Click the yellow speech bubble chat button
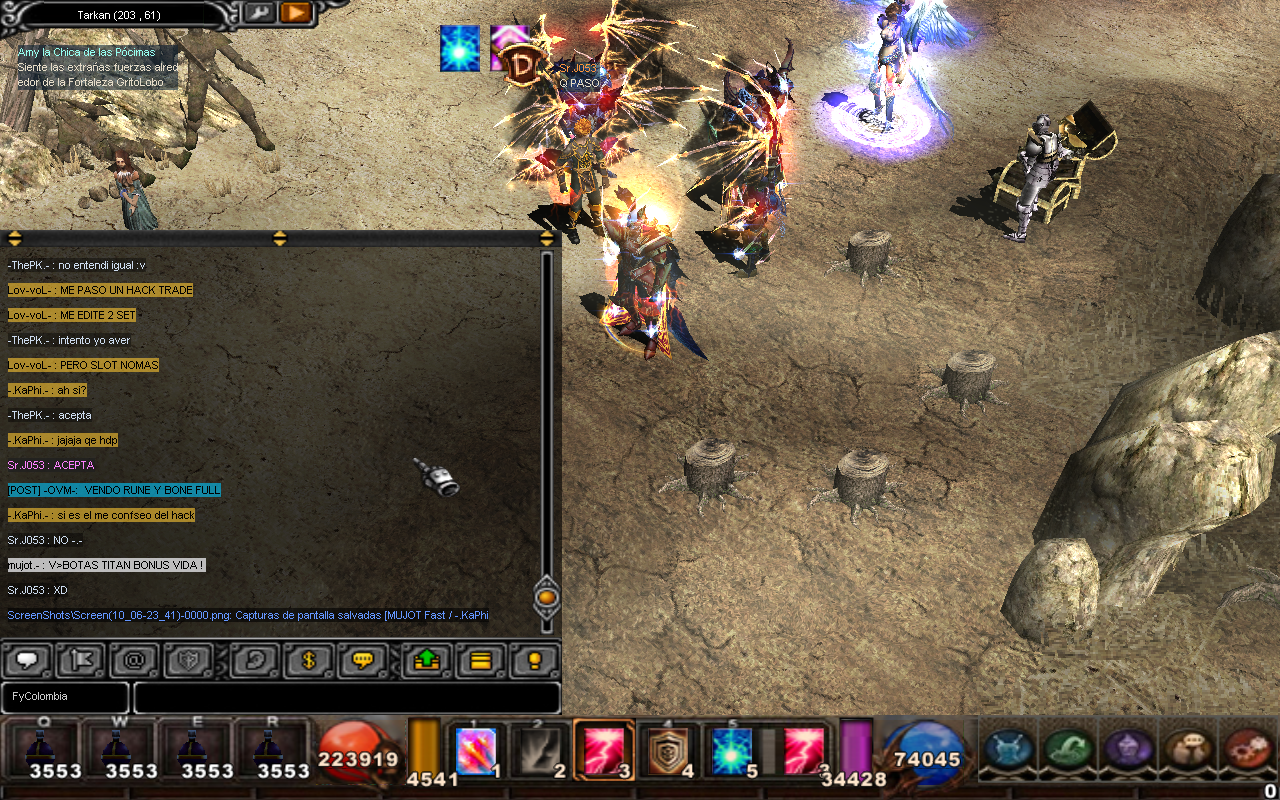Image resolution: width=1280 pixels, height=800 pixels. coord(363,660)
